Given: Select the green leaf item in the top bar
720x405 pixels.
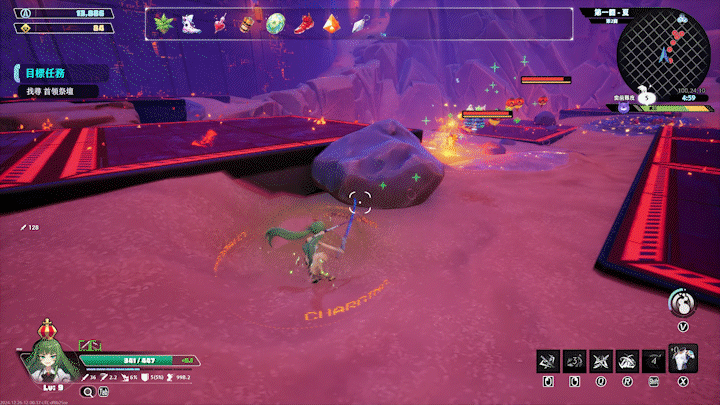Looking at the screenshot, I should click(x=164, y=23).
